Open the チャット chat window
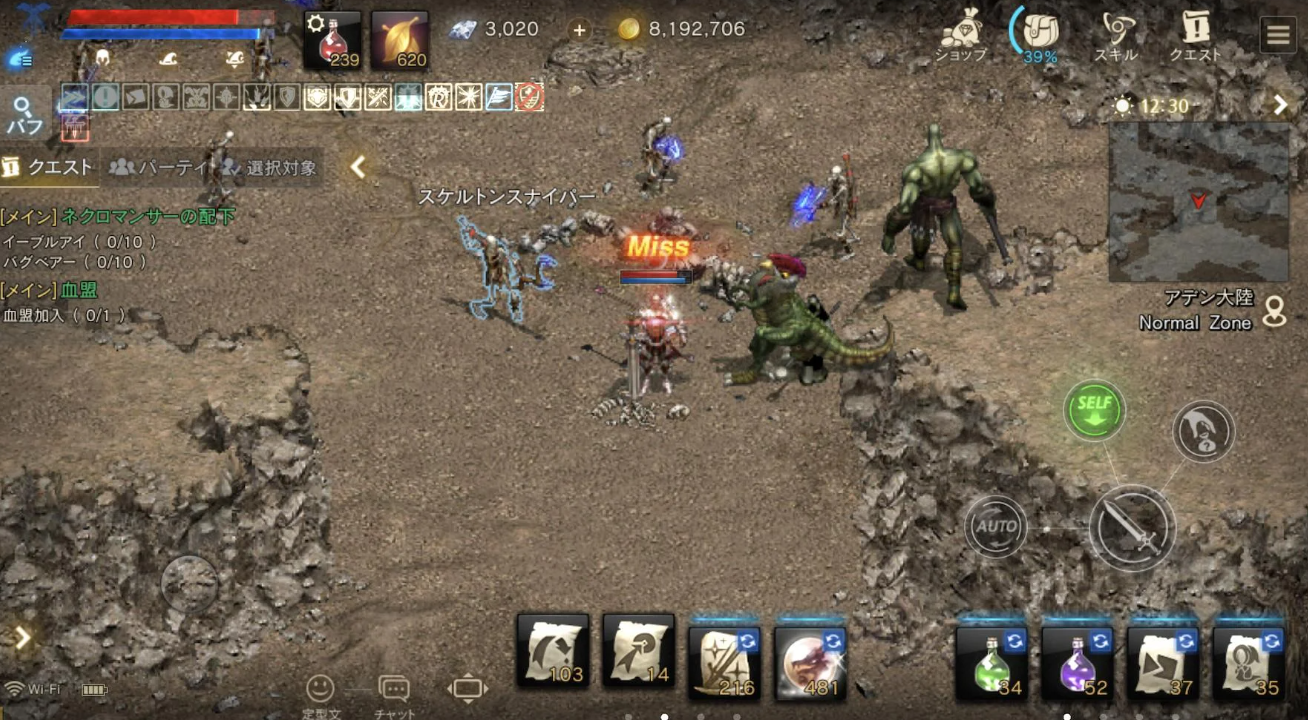This screenshot has height=720, width=1308. (x=394, y=691)
